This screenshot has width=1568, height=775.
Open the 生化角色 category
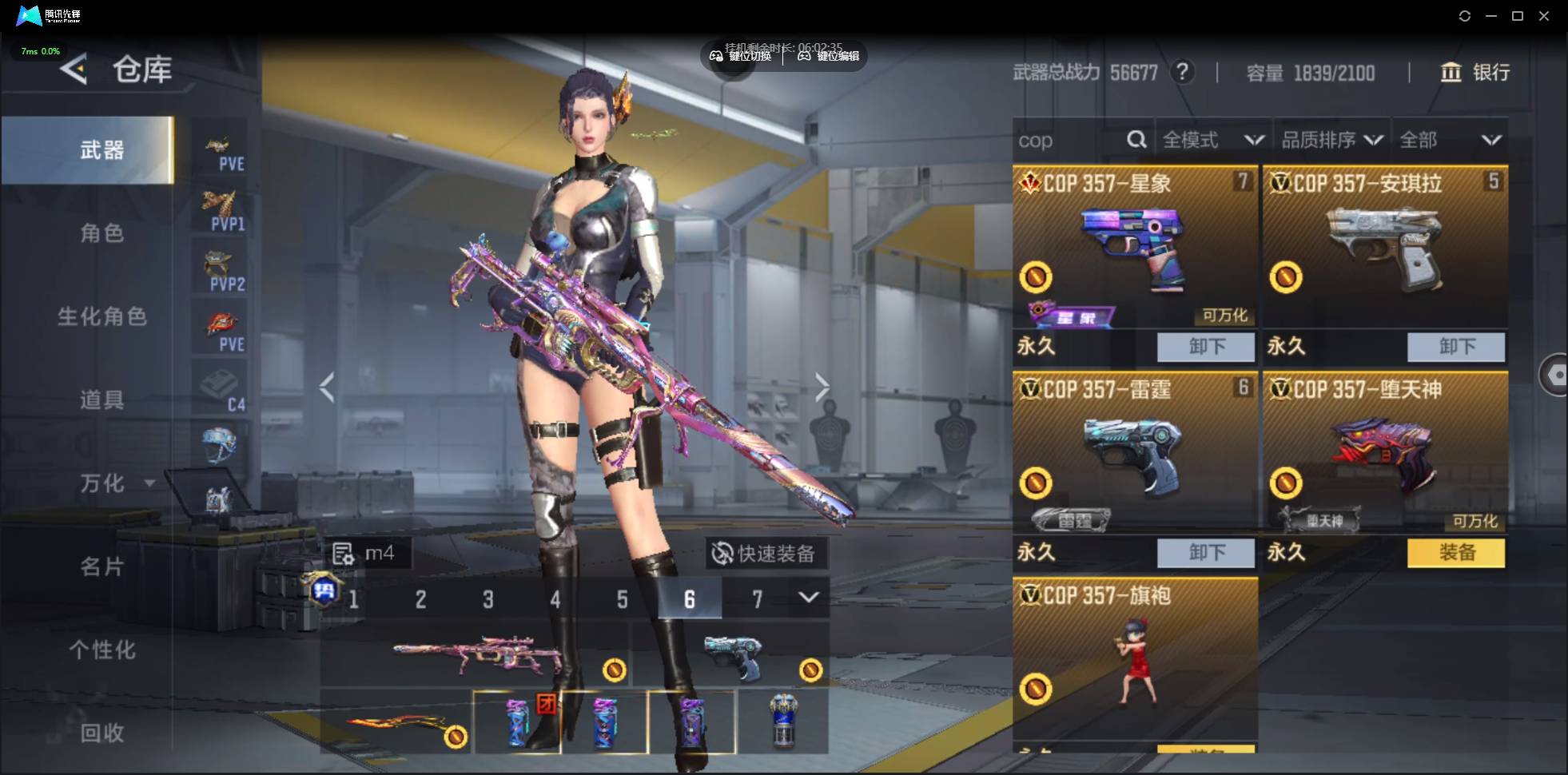(101, 316)
